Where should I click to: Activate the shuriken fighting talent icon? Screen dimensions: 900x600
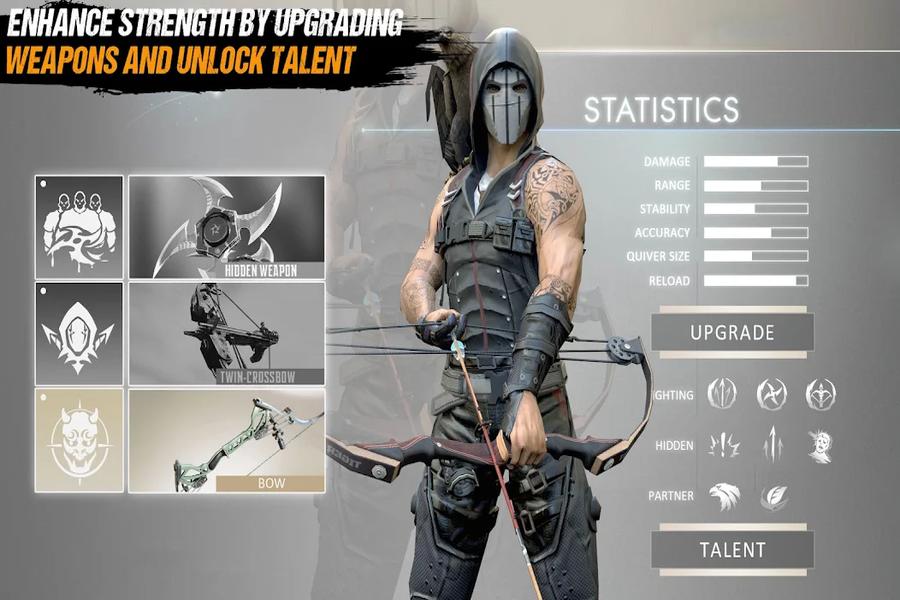771,393
